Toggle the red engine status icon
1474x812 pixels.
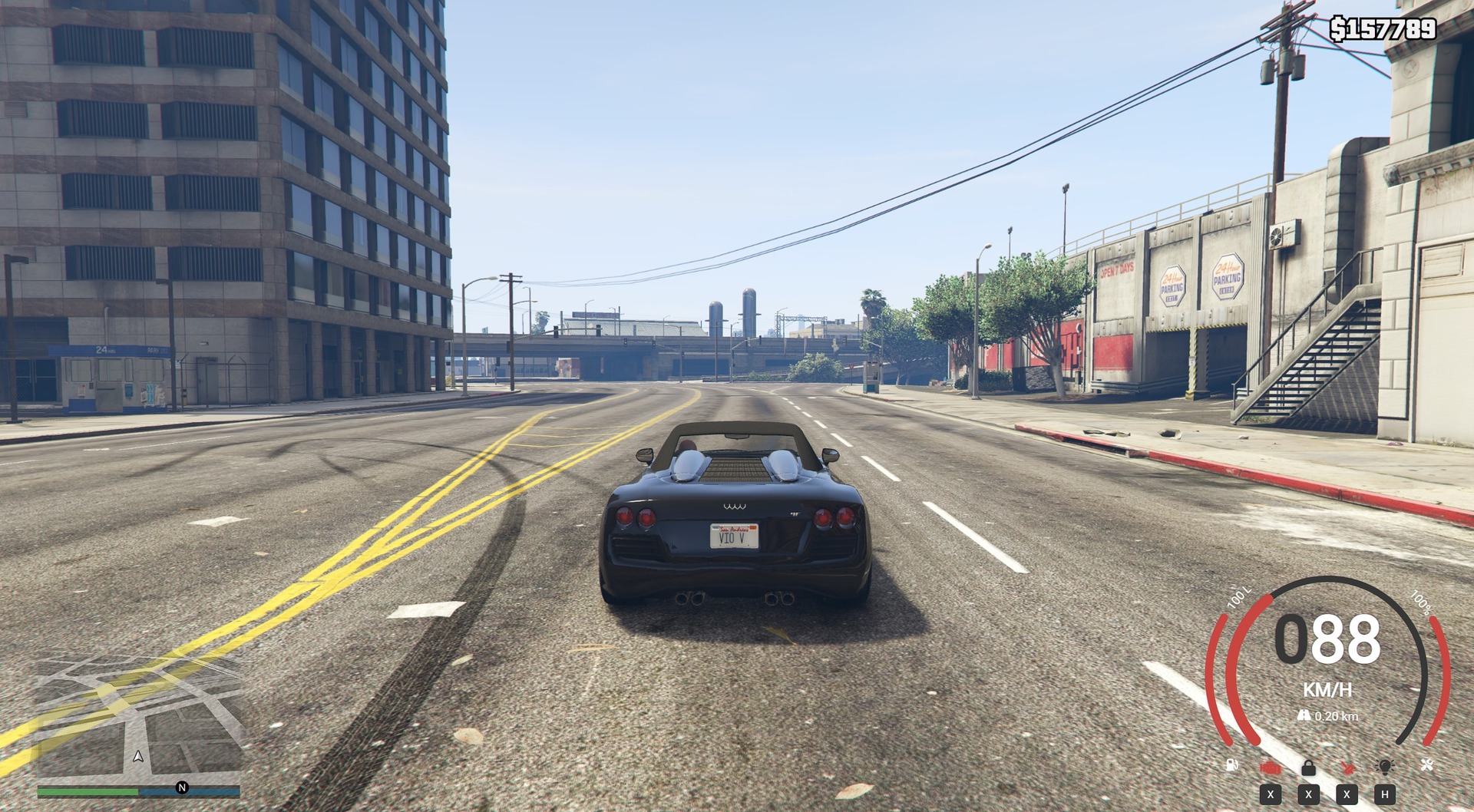coord(1270,767)
